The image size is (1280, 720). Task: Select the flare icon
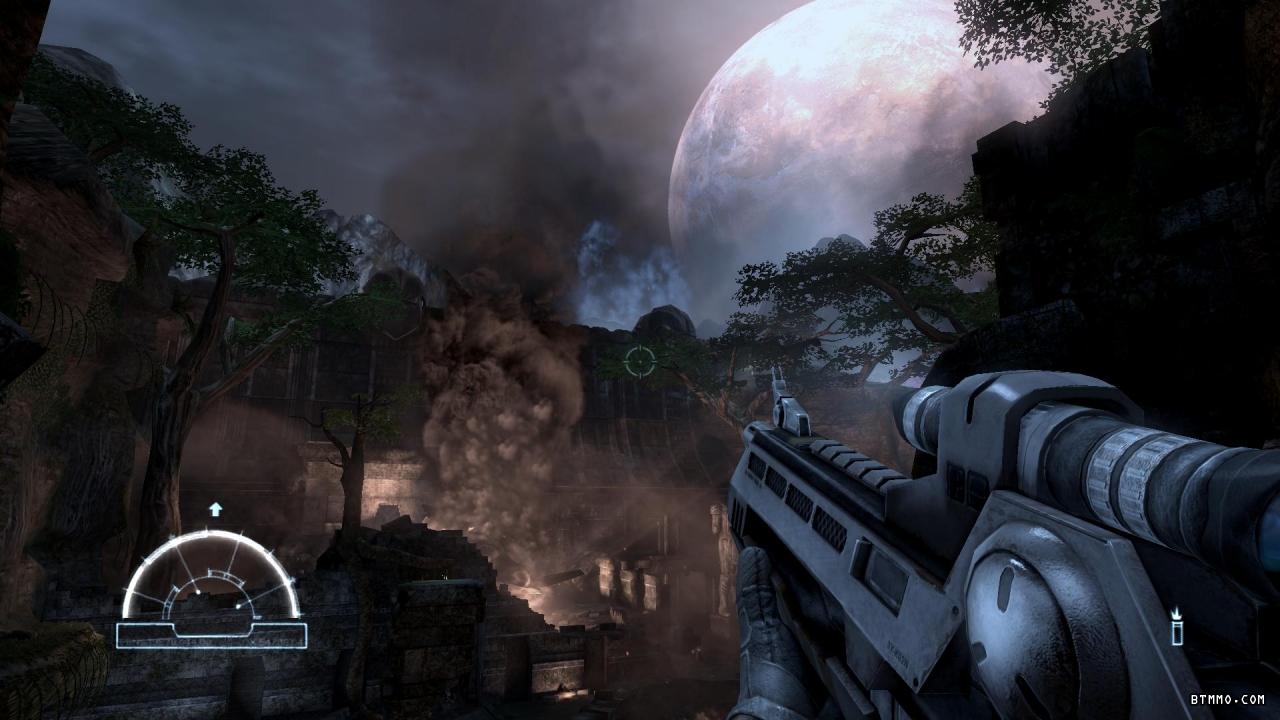1177,627
